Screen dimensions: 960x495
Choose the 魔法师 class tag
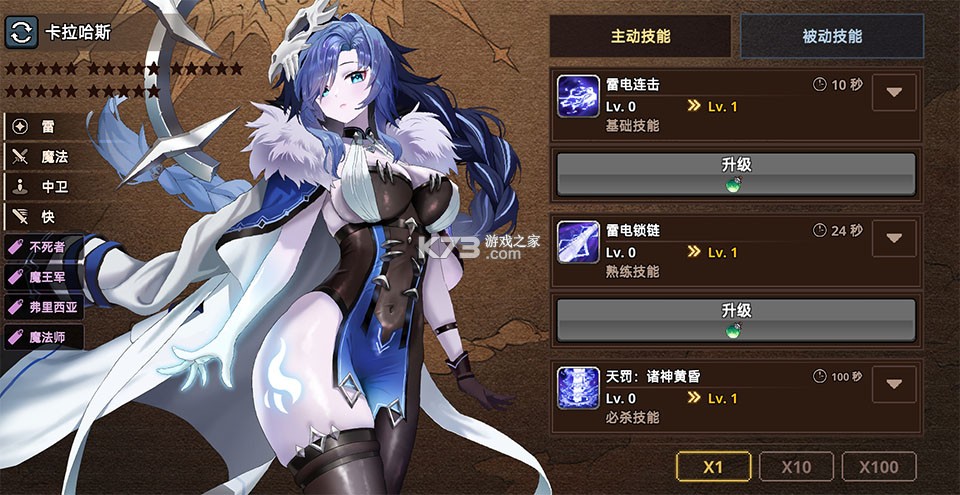point(43,337)
